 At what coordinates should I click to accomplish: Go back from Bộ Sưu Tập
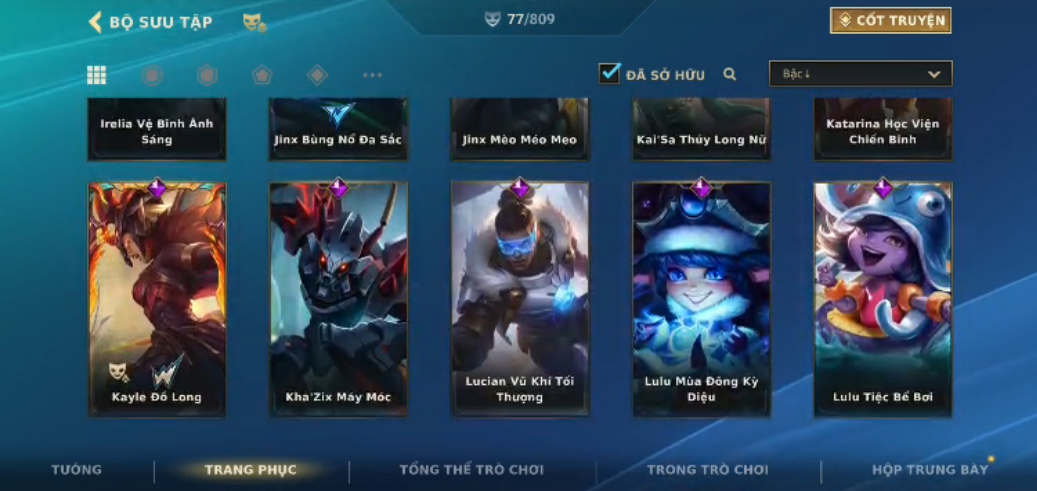tap(96, 22)
